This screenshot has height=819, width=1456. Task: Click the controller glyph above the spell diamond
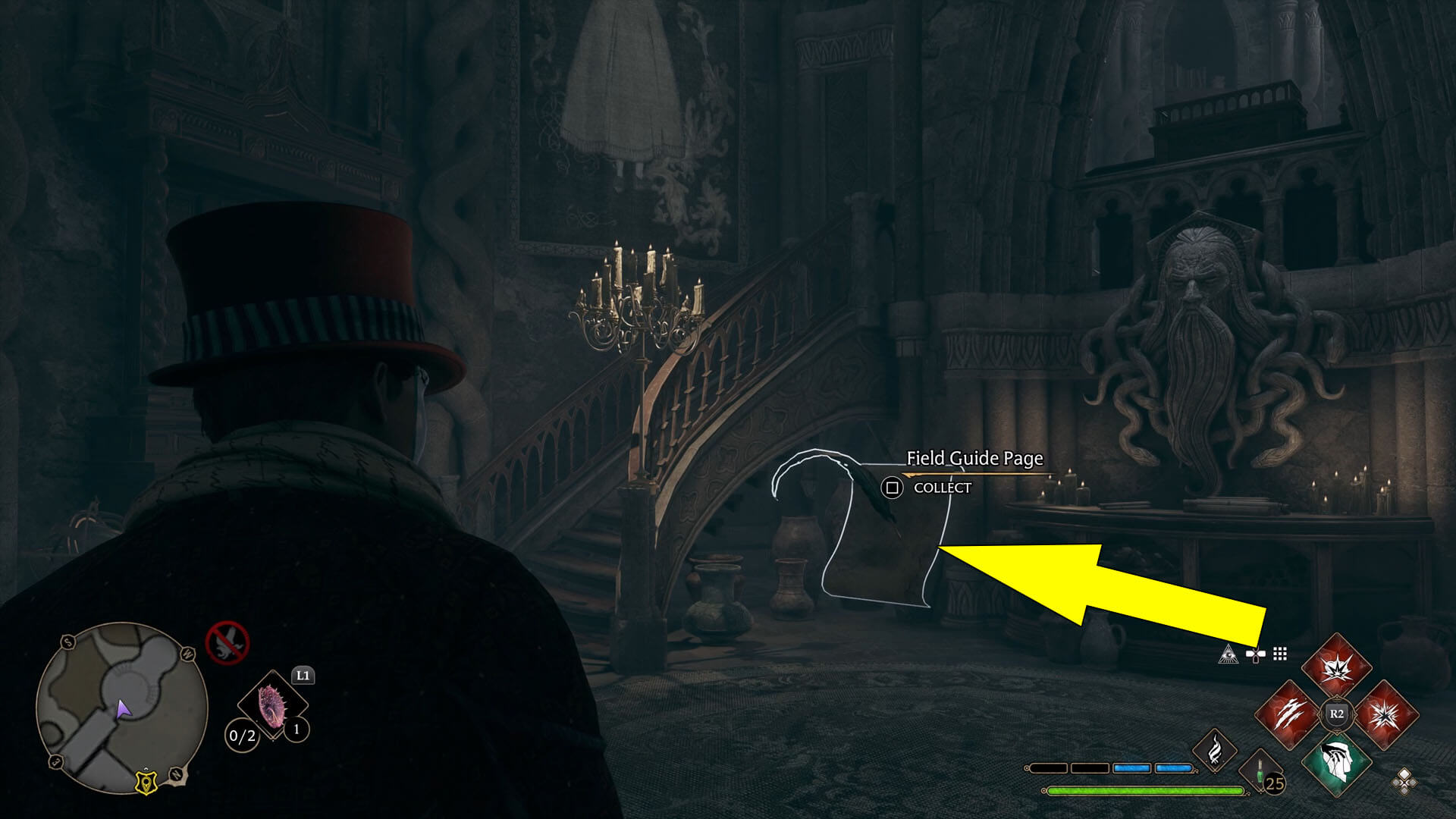point(1254,655)
